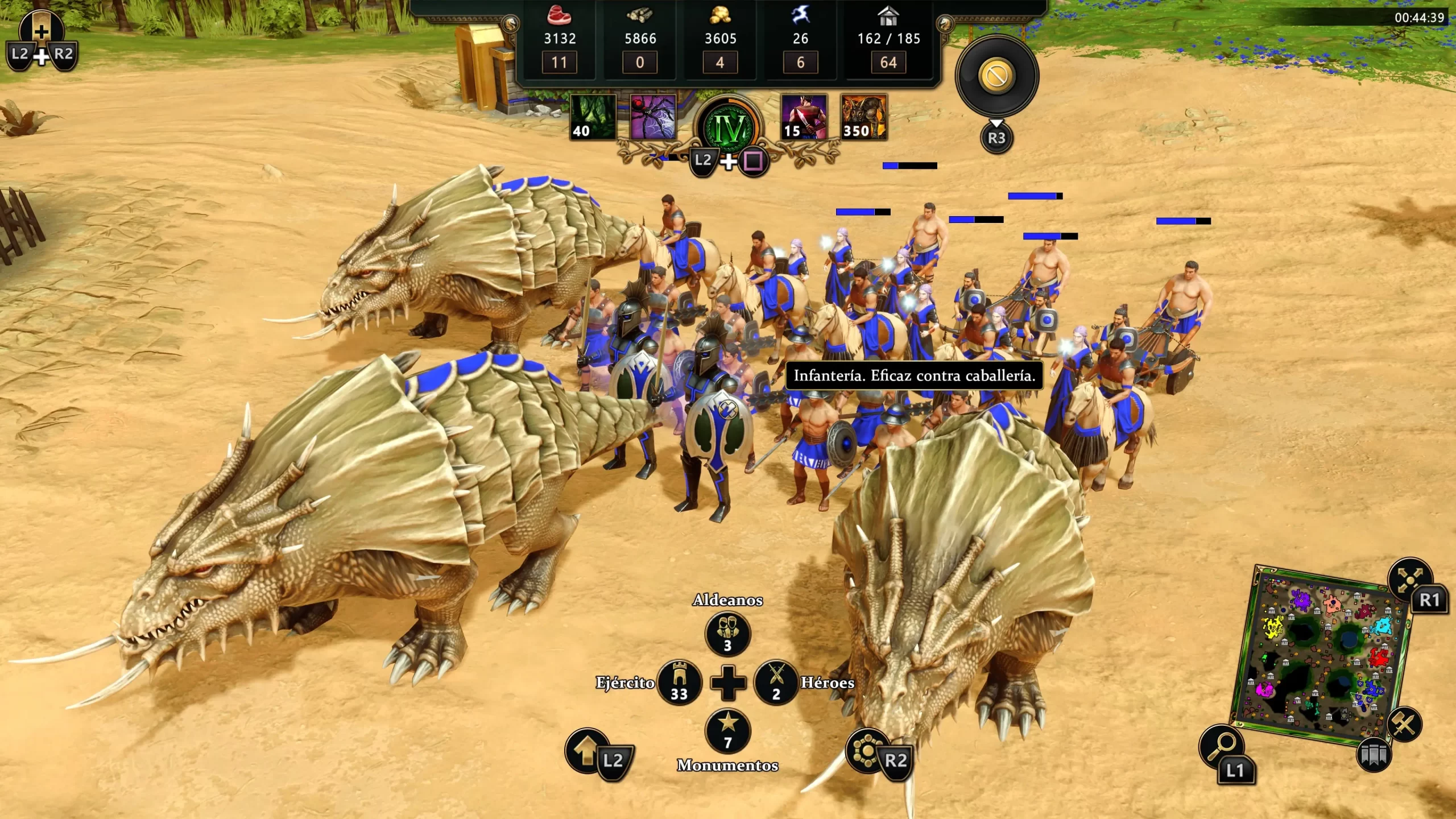This screenshot has height=819, width=1456.
Task: Use the green forest god power showing 40
Action: tap(593, 117)
